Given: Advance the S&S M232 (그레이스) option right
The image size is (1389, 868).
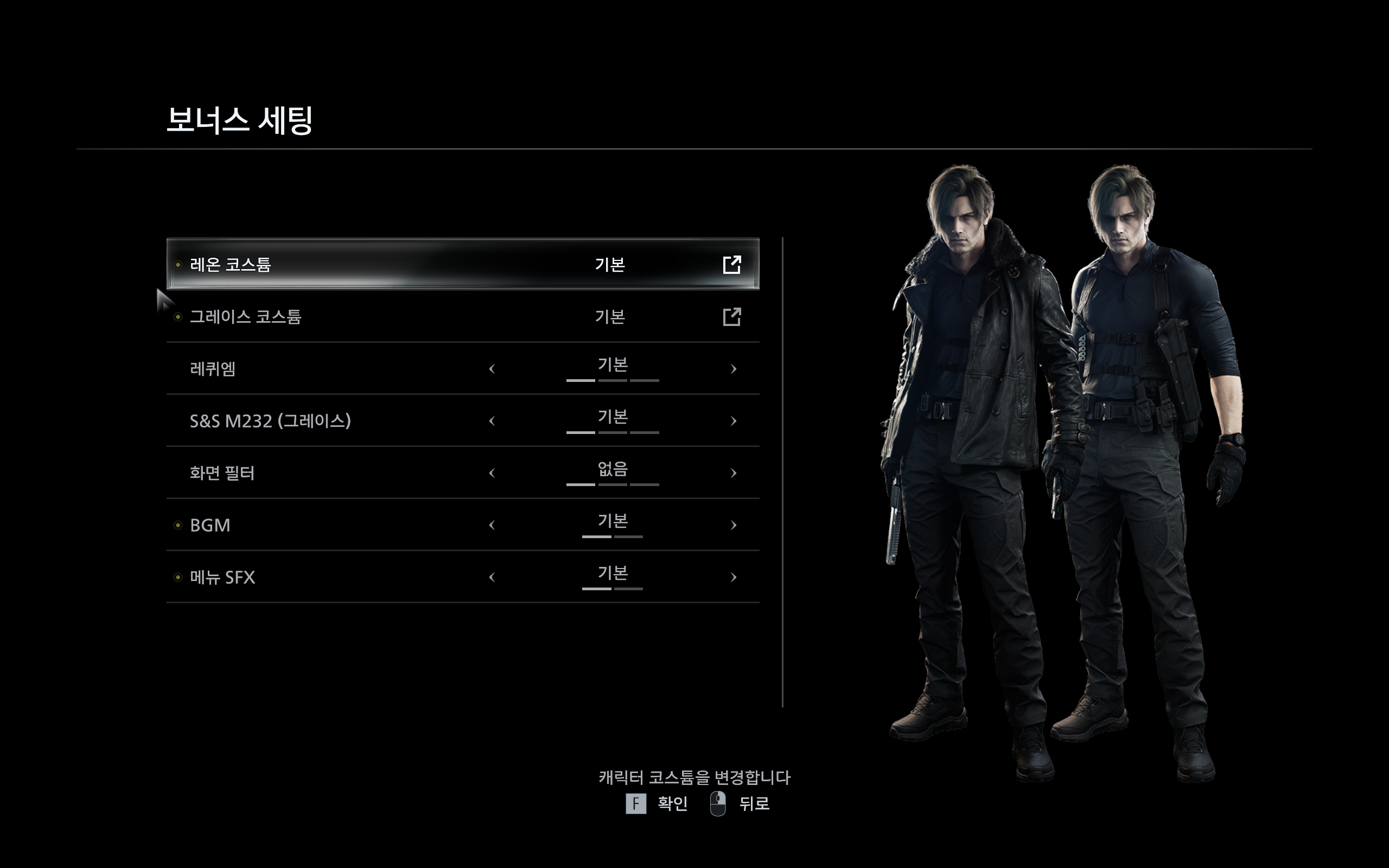Looking at the screenshot, I should [733, 422].
